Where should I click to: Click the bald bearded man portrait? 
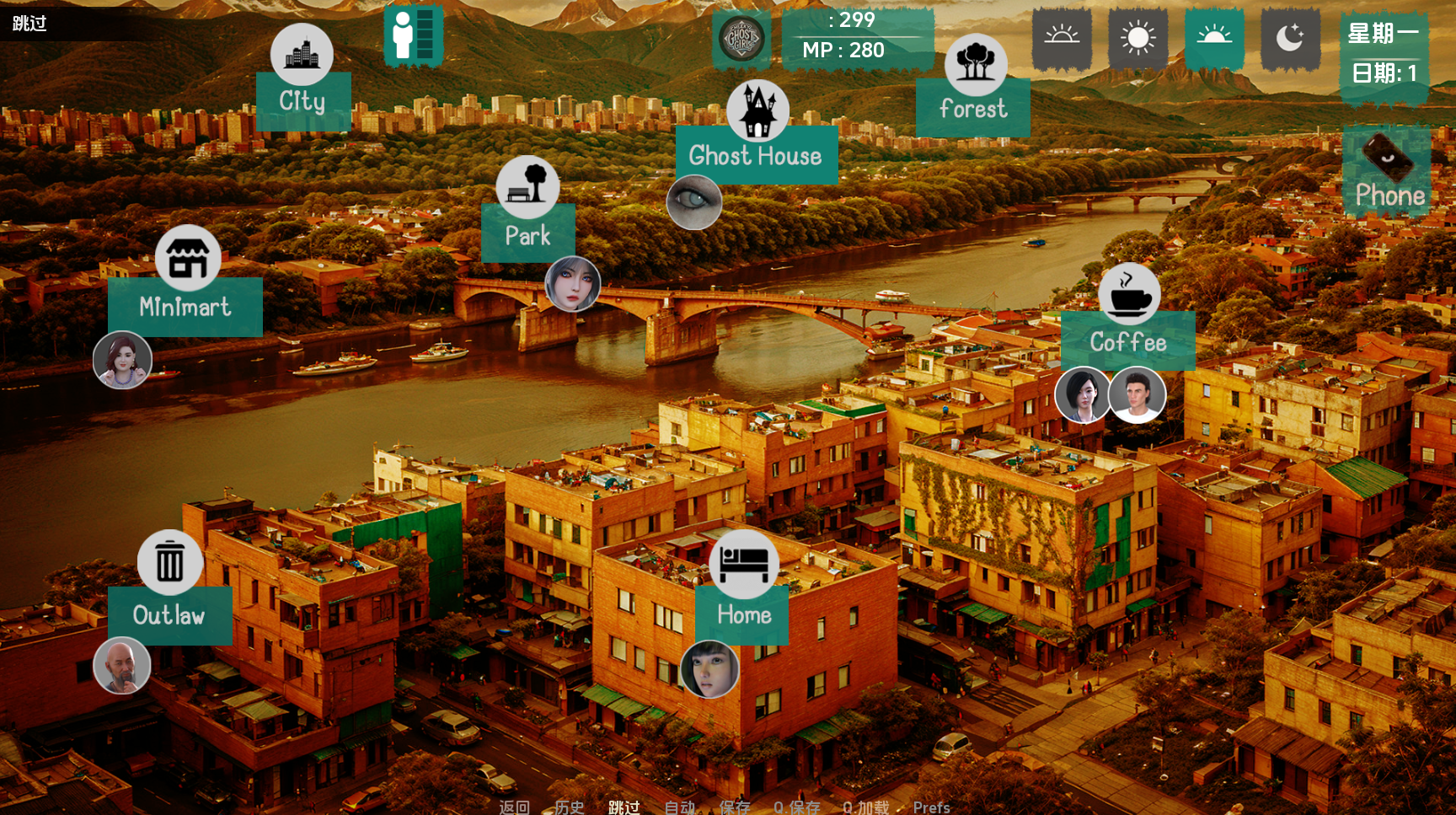coord(122,665)
